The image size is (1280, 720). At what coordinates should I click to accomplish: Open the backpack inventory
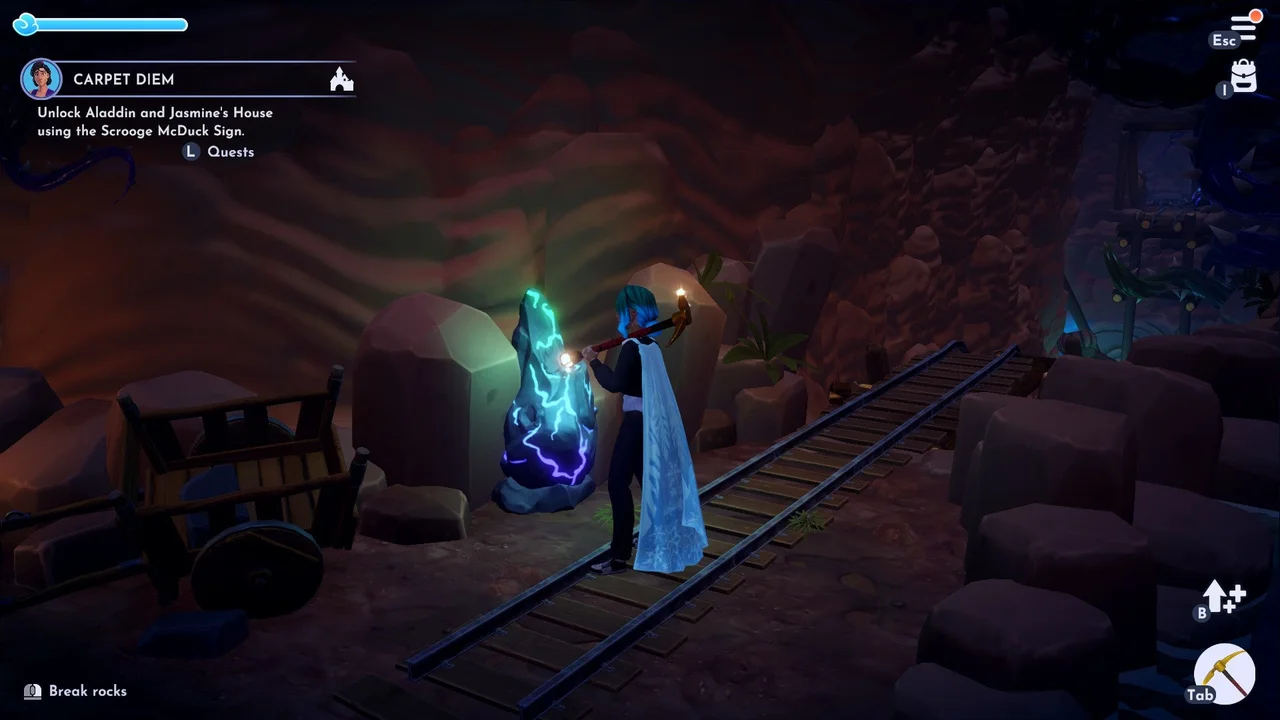[1242, 74]
